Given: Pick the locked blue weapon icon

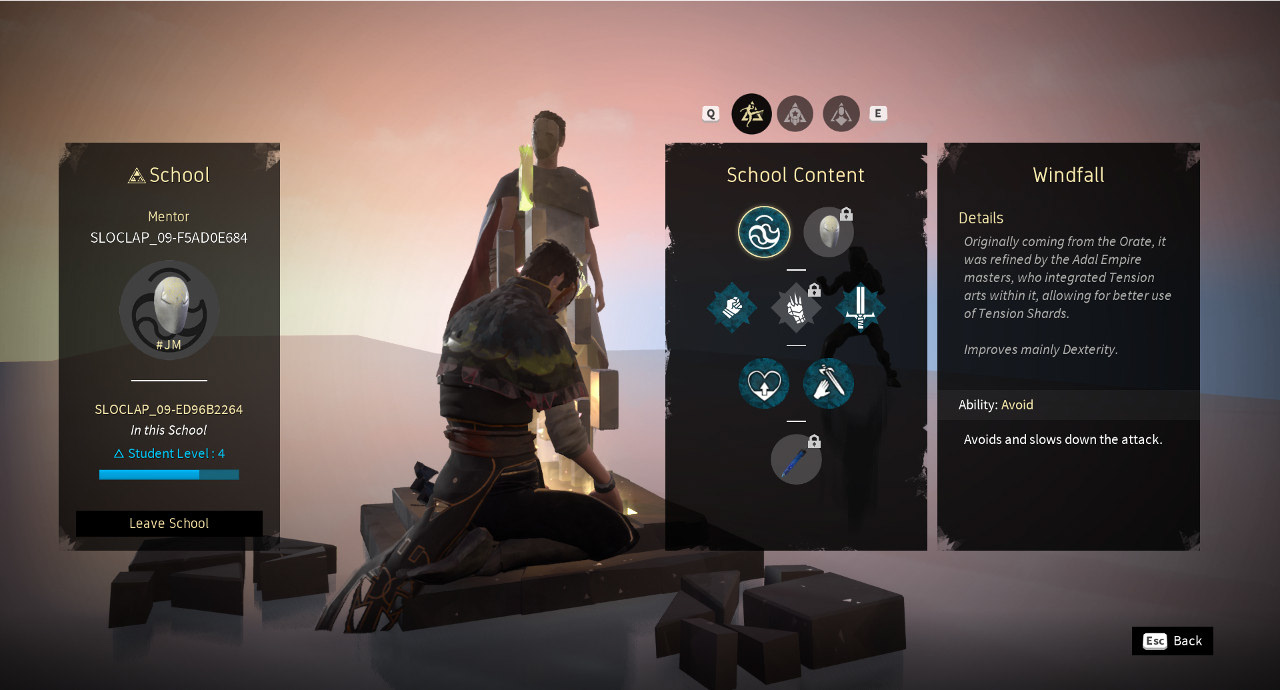Looking at the screenshot, I should 796,460.
